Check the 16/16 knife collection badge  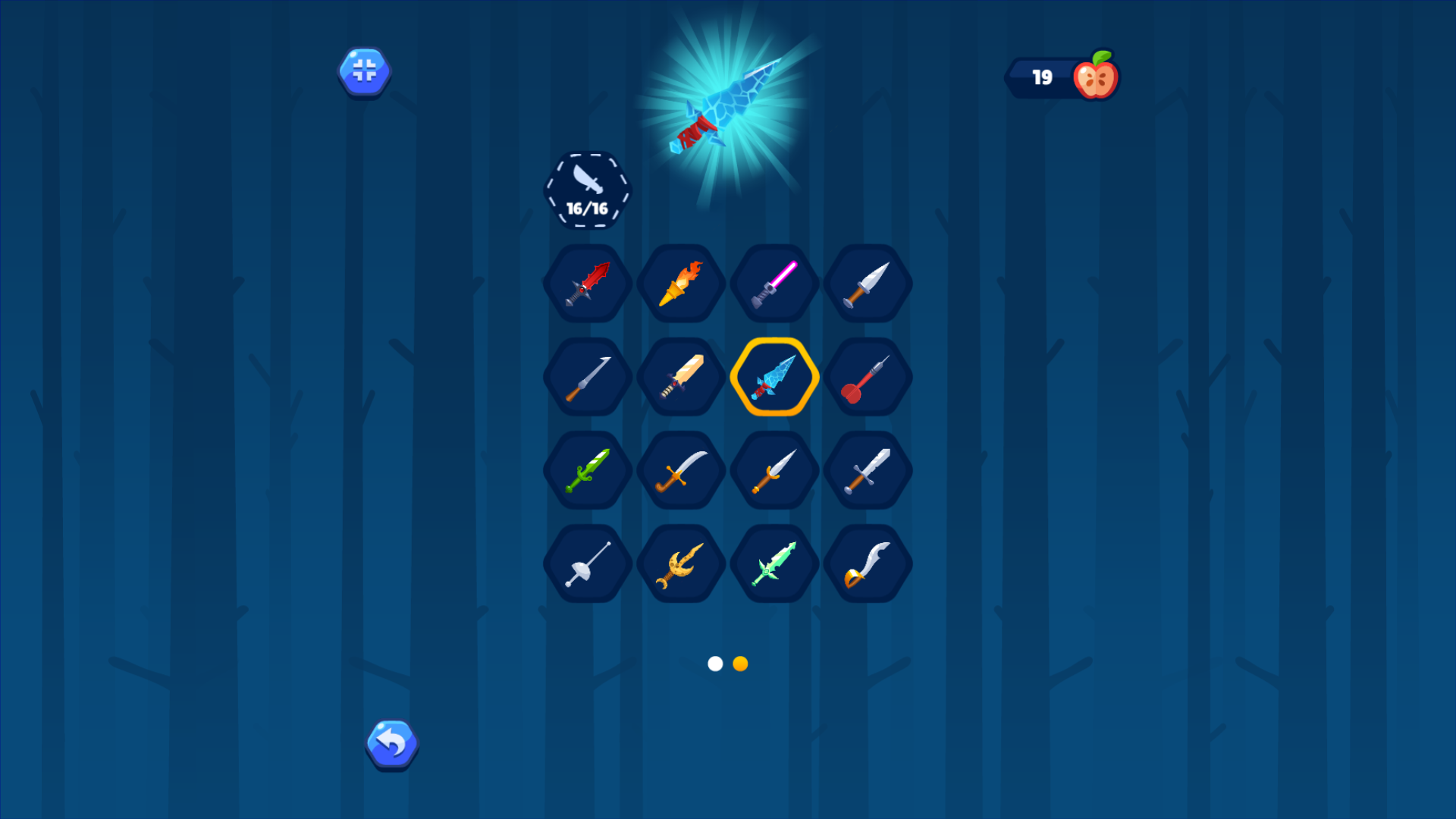(x=587, y=189)
